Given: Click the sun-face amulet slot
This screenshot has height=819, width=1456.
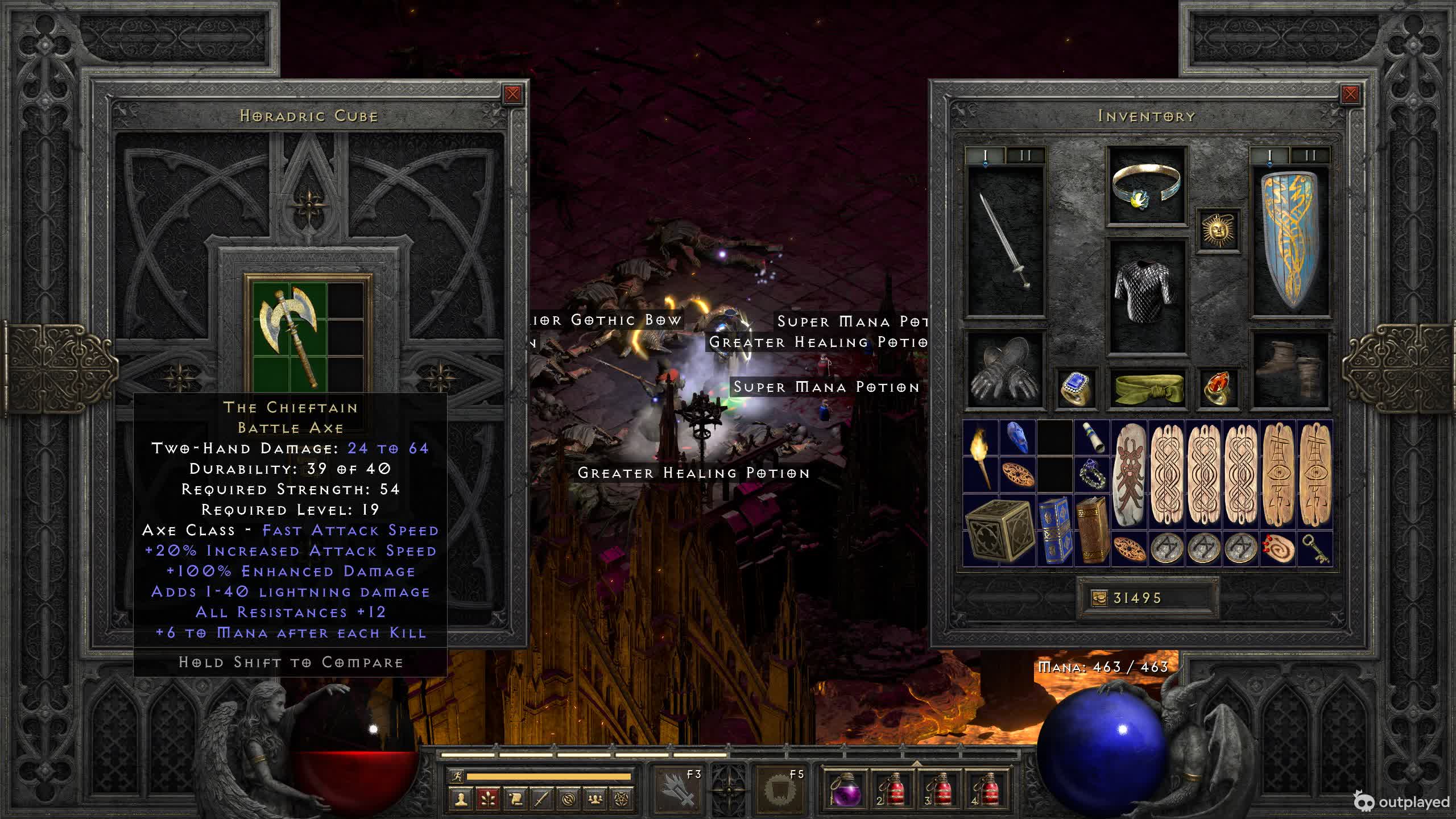Looking at the screenshot, I should tap(1218, 230).
